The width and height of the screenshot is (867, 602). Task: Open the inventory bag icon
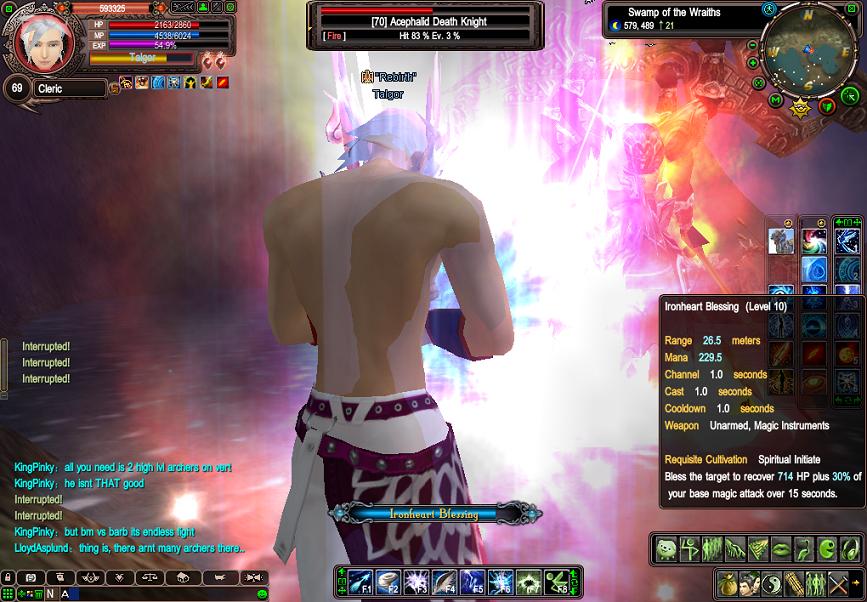(x=725, y=583)
